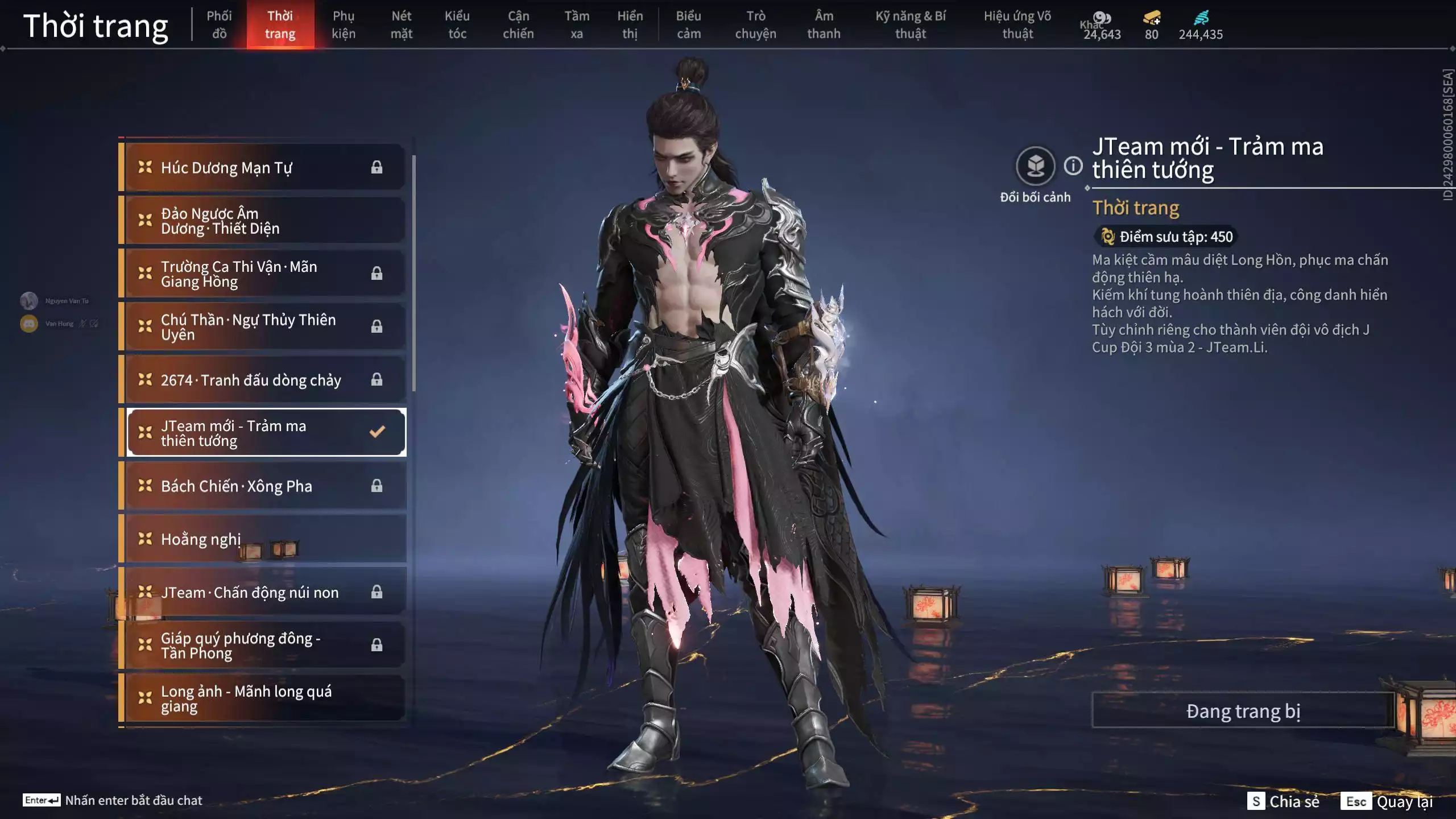Go to the Kiểu tóc tab
Image resolution: width=1456 pixels, height=819 pixels.
(x=457, y=24)
